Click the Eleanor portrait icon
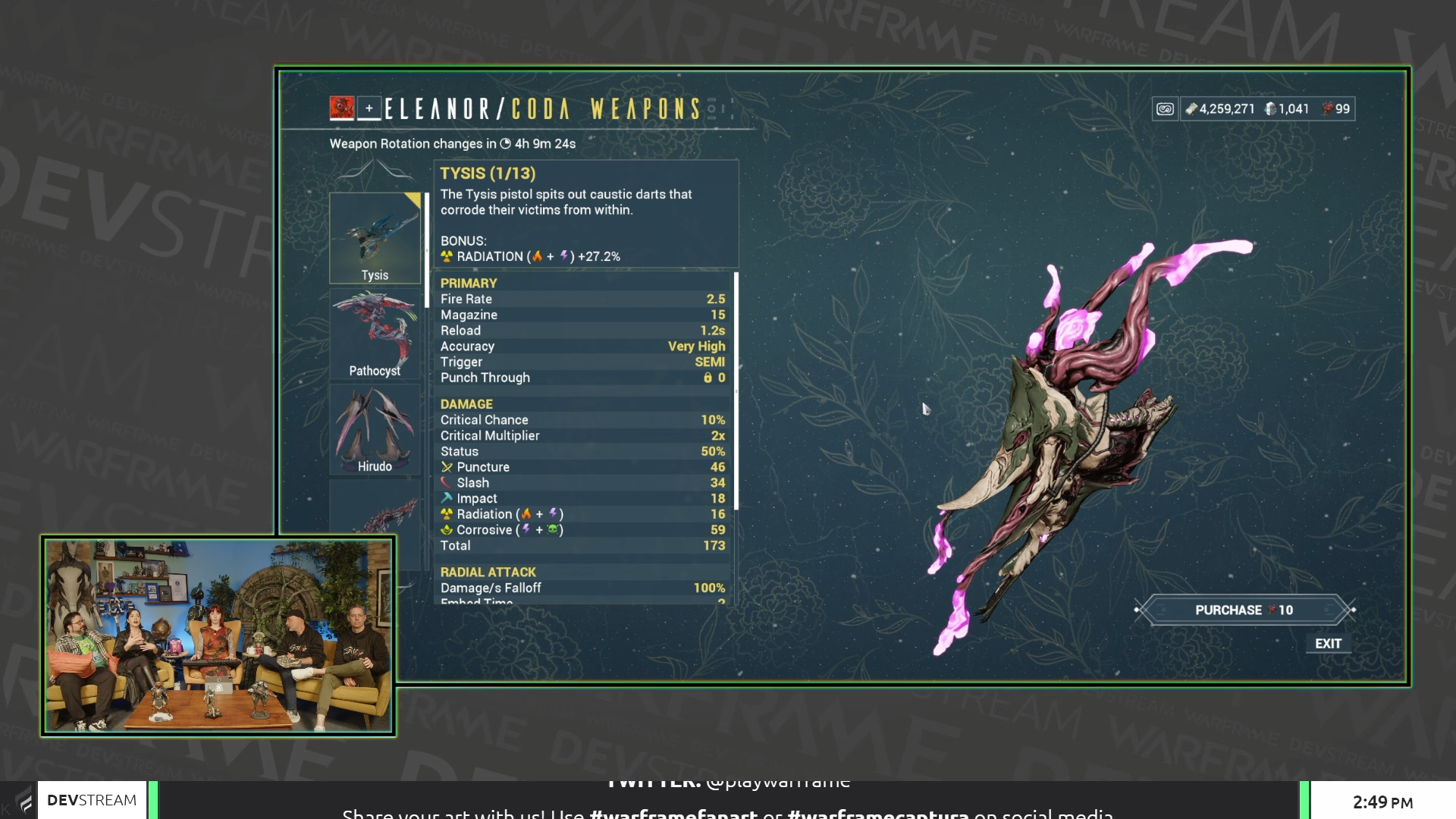Screen dimensions: 1456x819 [x=343, y=109]
